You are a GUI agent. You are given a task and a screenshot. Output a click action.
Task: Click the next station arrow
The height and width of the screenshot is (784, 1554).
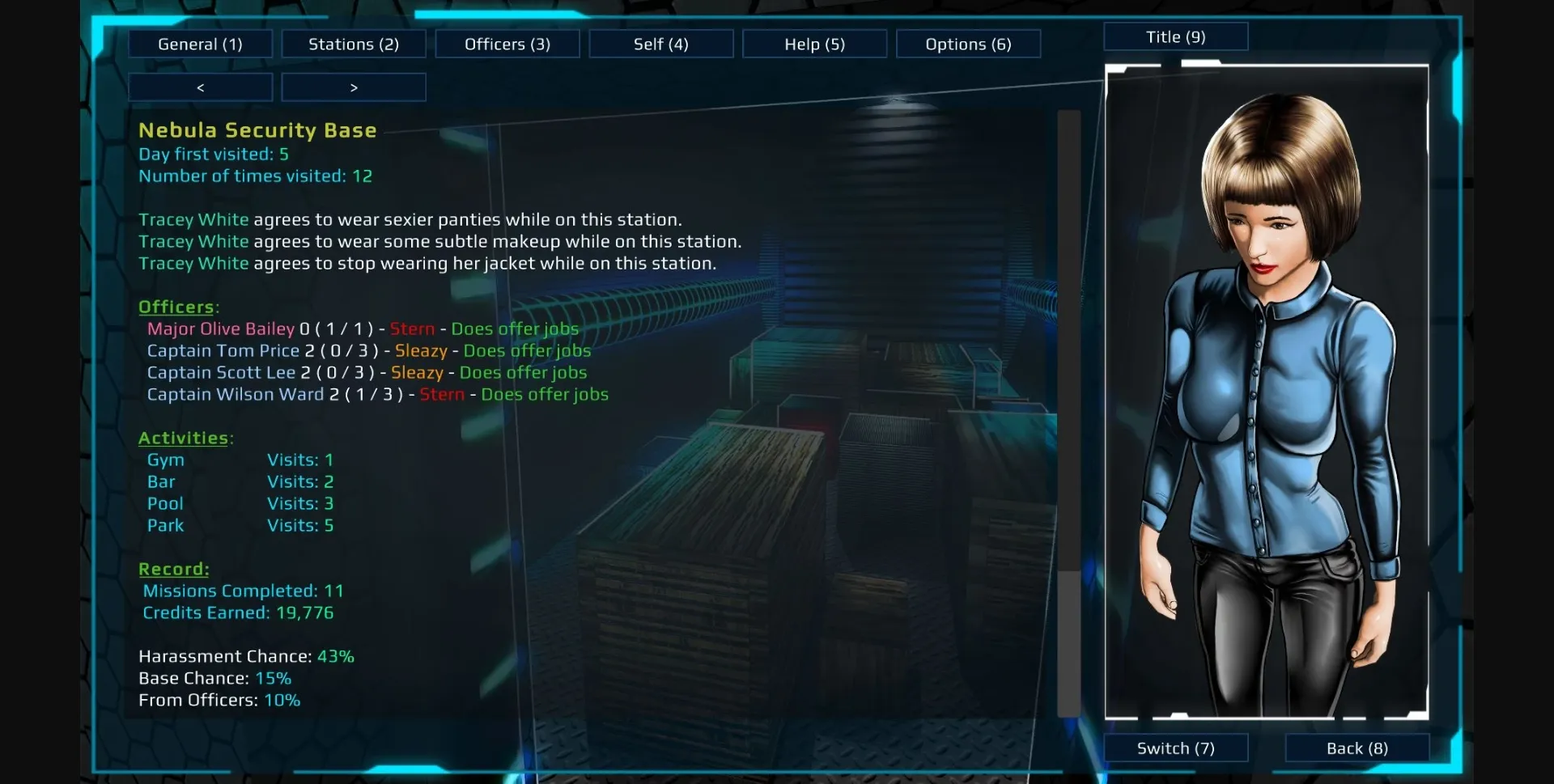tap(353, 87)
